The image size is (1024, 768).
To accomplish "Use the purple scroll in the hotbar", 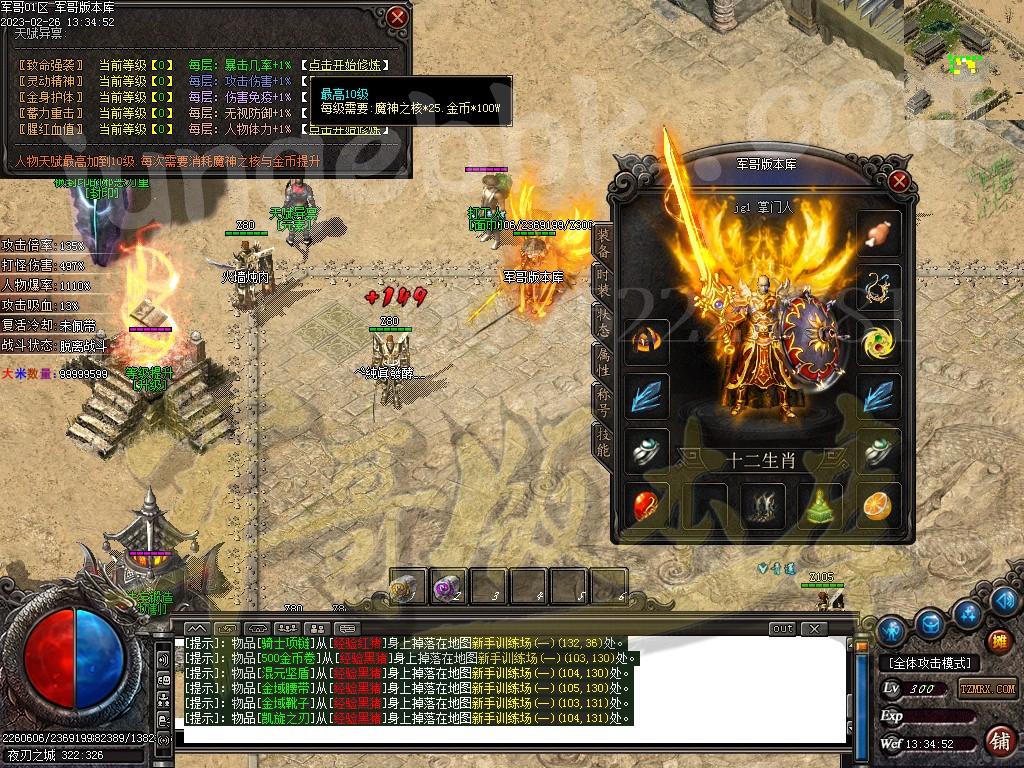I will tap(448, 588).
